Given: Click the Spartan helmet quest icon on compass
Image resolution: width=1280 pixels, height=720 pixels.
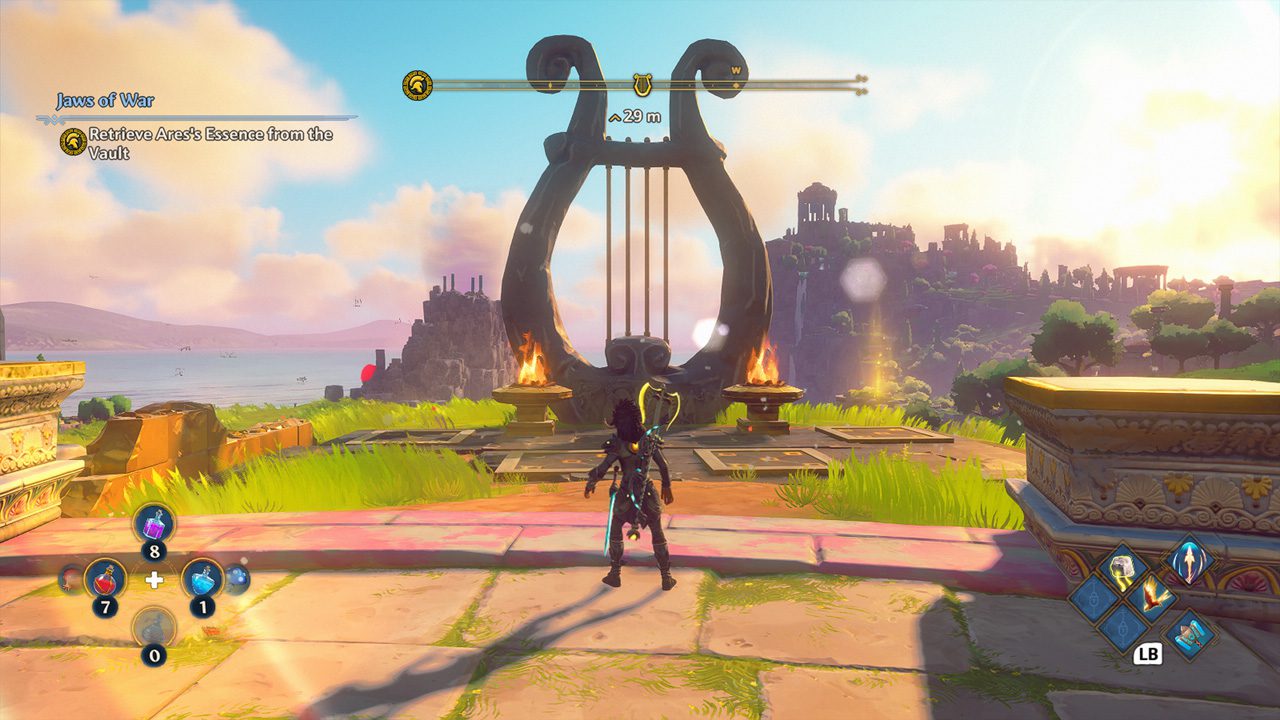Looking at the screenshot, I should [417, 86].
